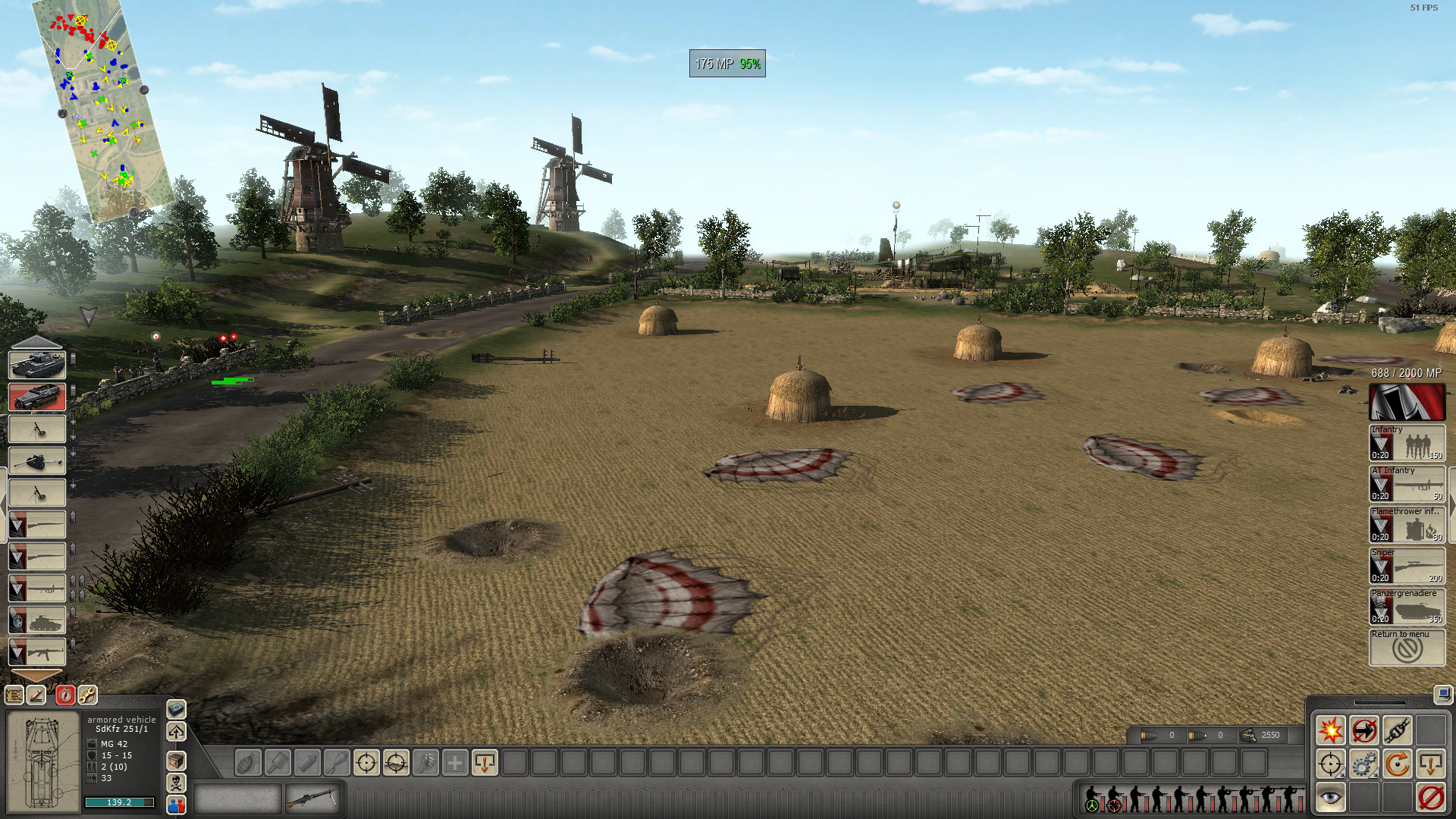Open the wooden crate inventory button
1456x819 pixels.
(x=176, y=760)
